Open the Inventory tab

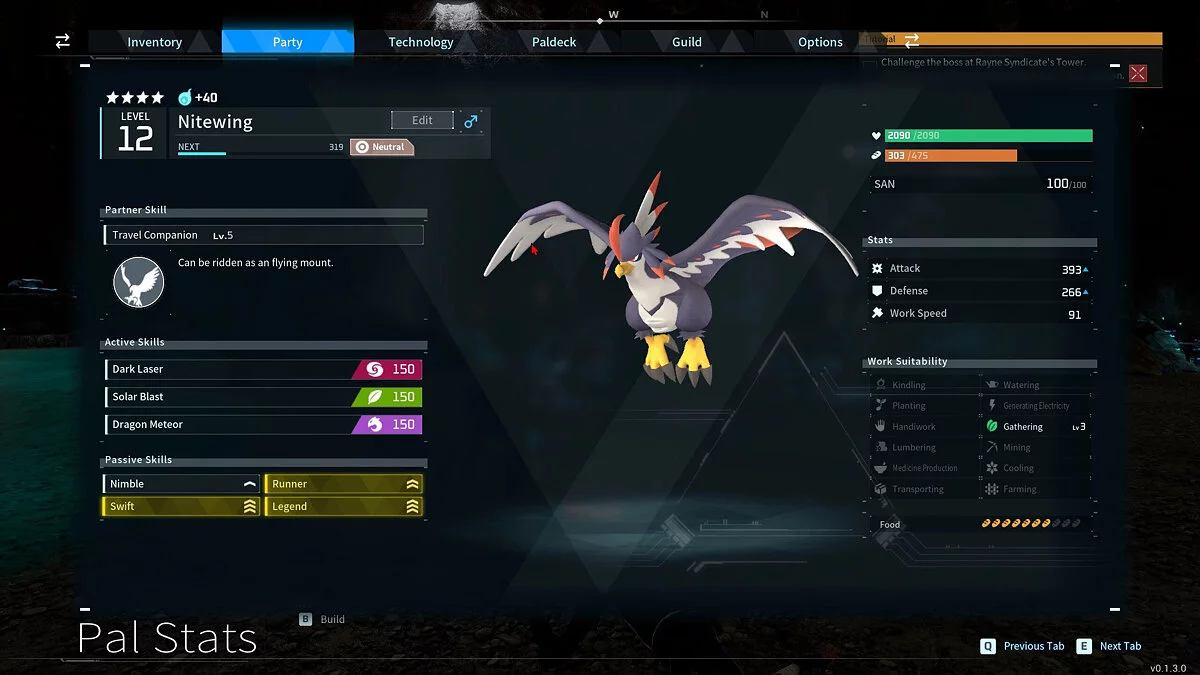[x=154, y=42]
